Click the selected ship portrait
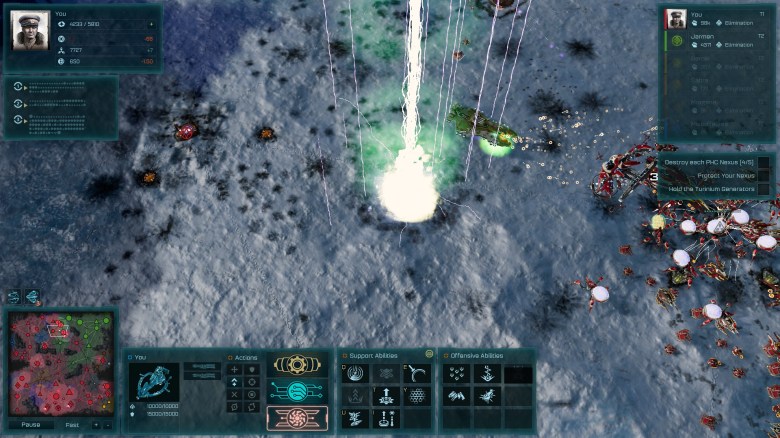 click(x=155, y=383)
